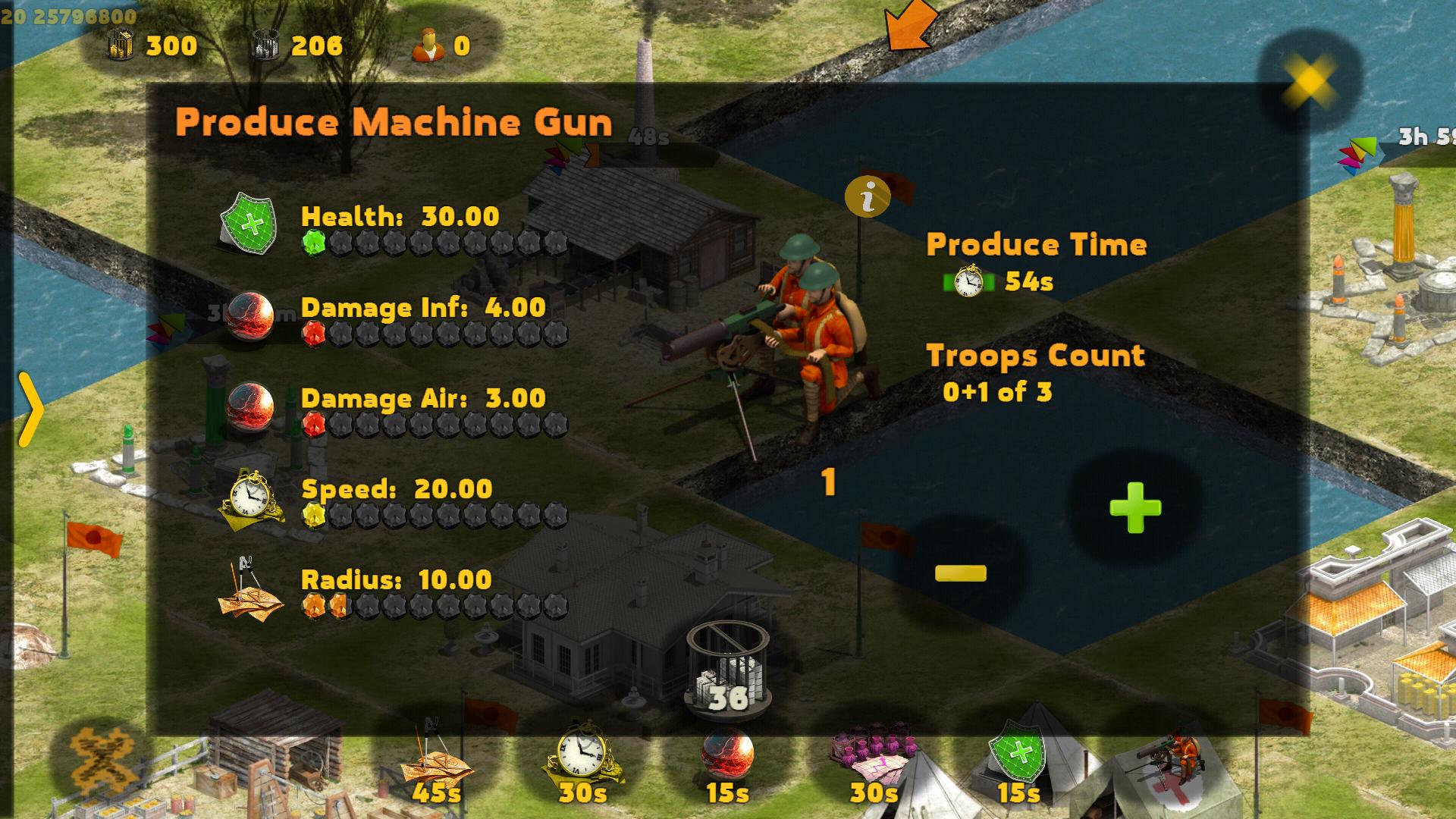The image size is (1456, 819).
Task: Open the machine gun info tooltip
Action: (868, 198)
